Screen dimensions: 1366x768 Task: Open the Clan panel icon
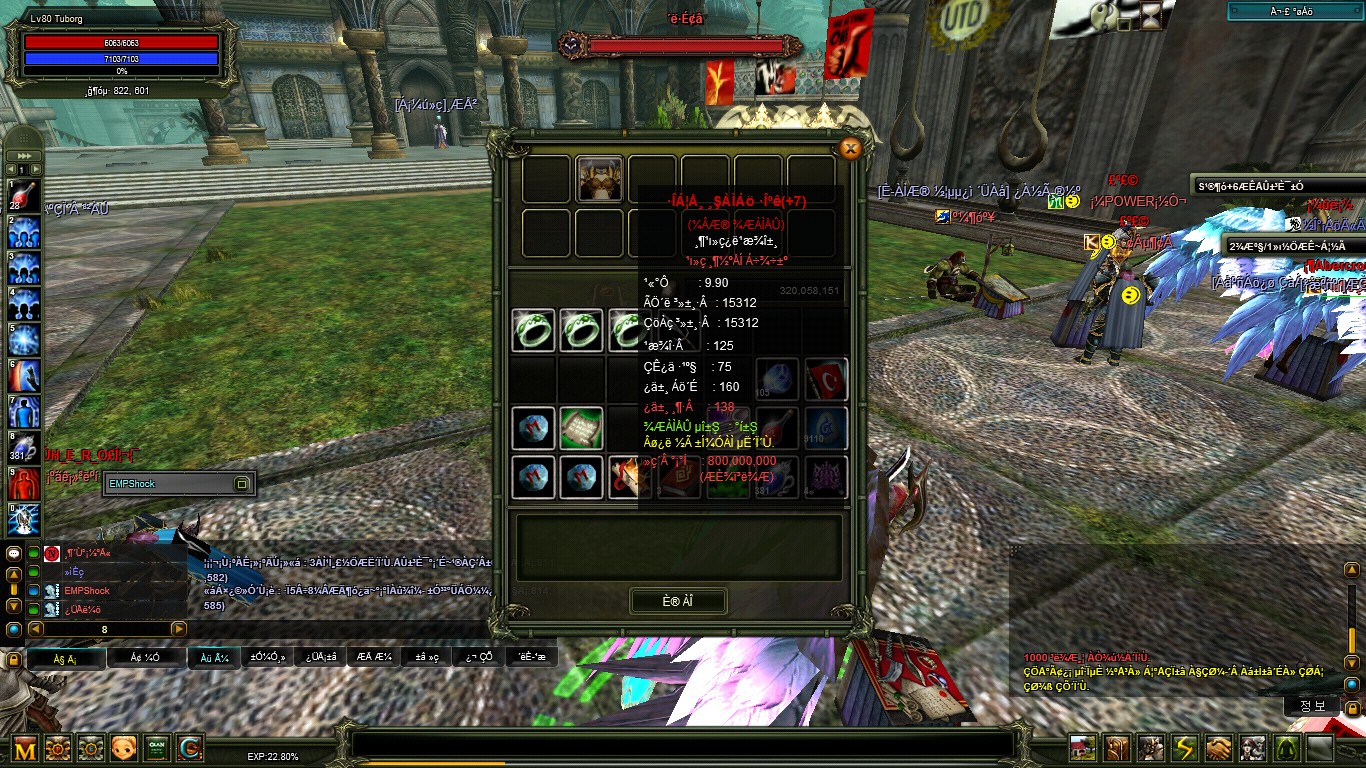pyautogui.click(x=157, y=748)
